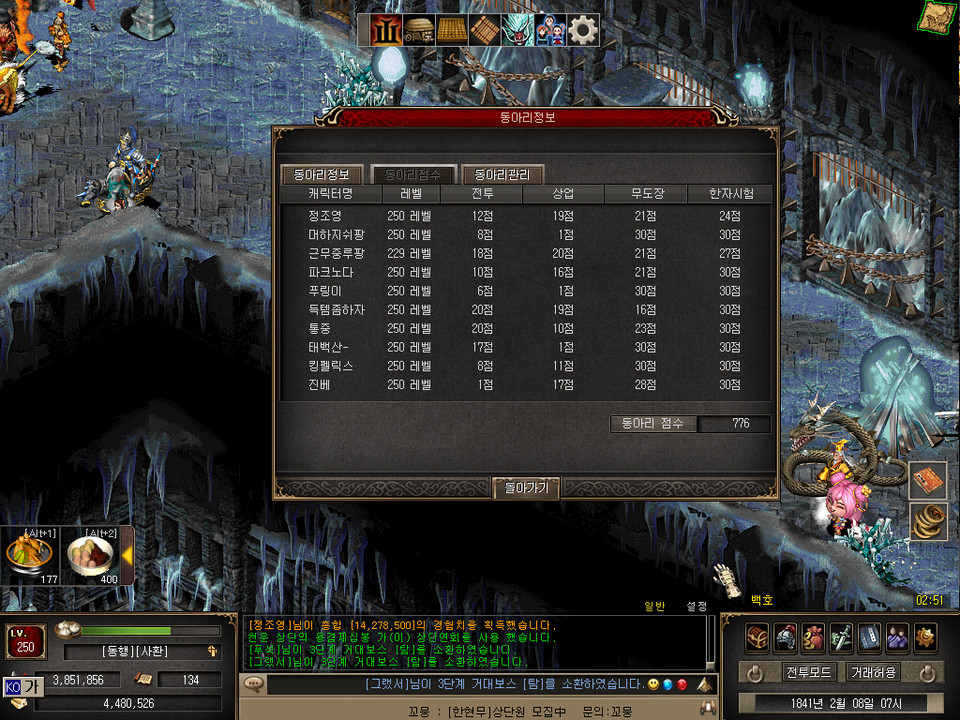
Task: Click the sword icon in bottom panel
Action: click(841, 637)
